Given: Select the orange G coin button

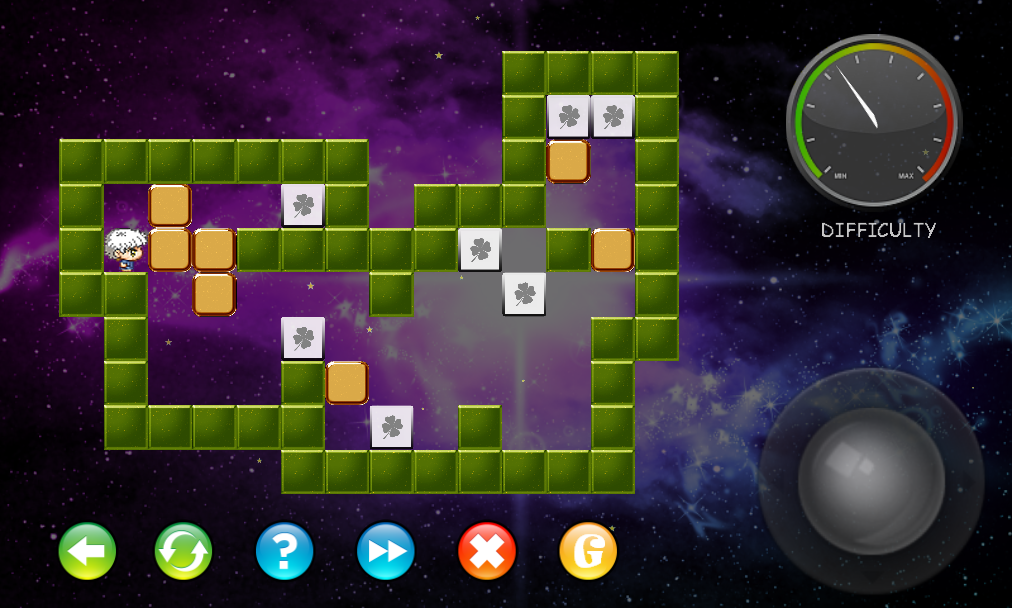Looking at the screenshot, I should click(588, 551).
